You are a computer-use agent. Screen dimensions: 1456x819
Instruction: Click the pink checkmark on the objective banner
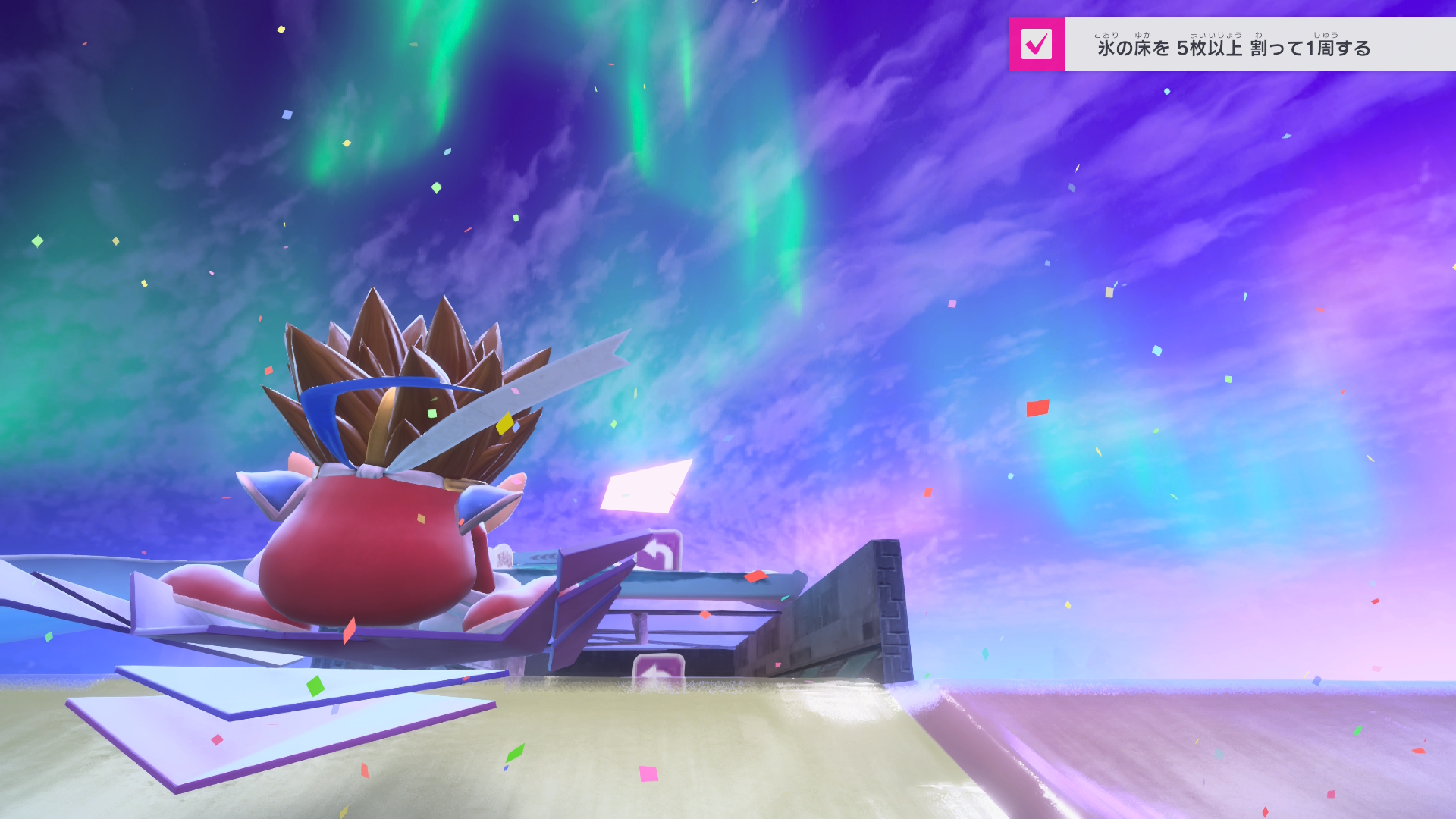pos(1036,44)
